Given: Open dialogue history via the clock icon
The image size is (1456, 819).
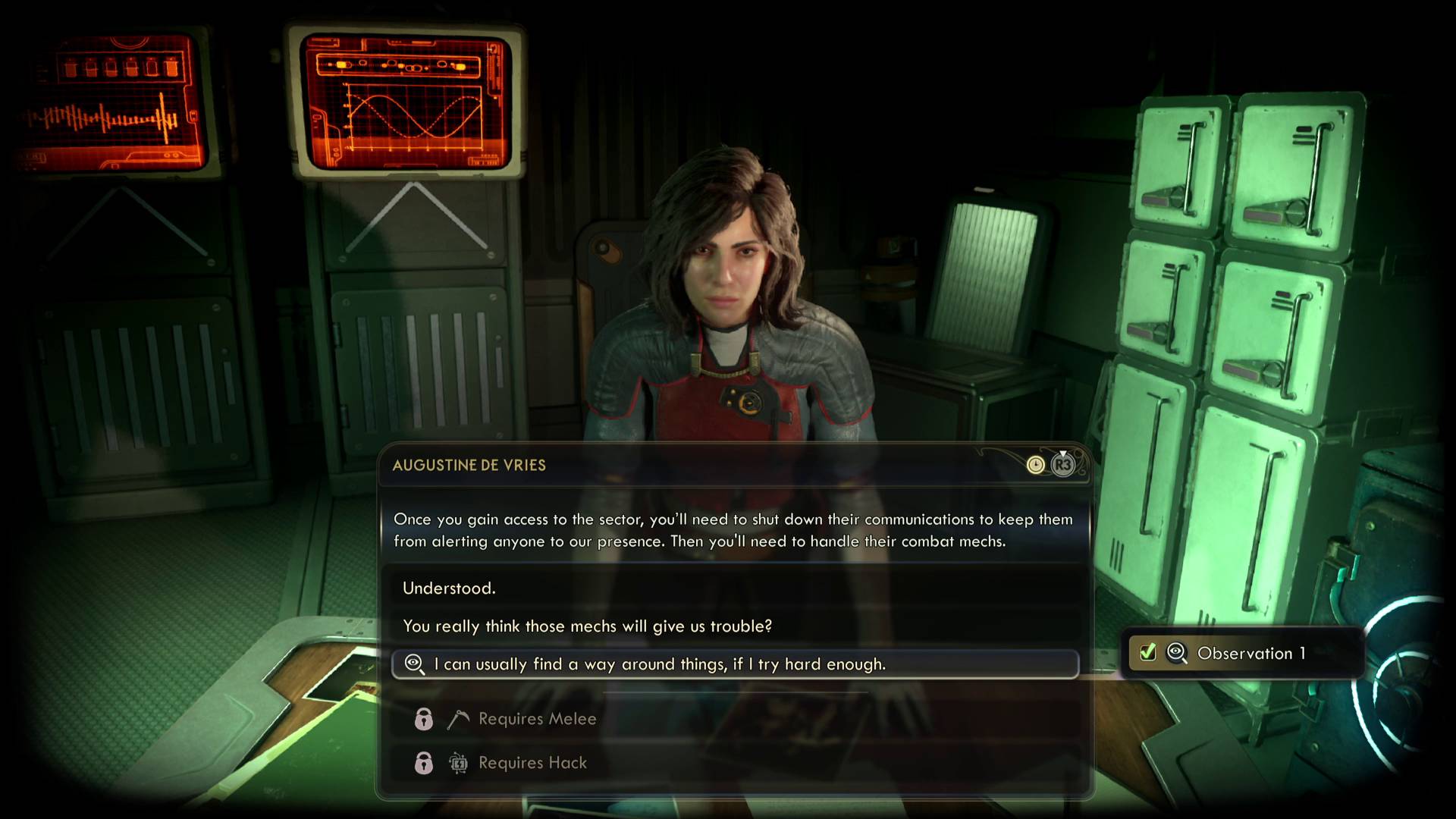Looking at the screenshot, I should (x=1035, y=465).
